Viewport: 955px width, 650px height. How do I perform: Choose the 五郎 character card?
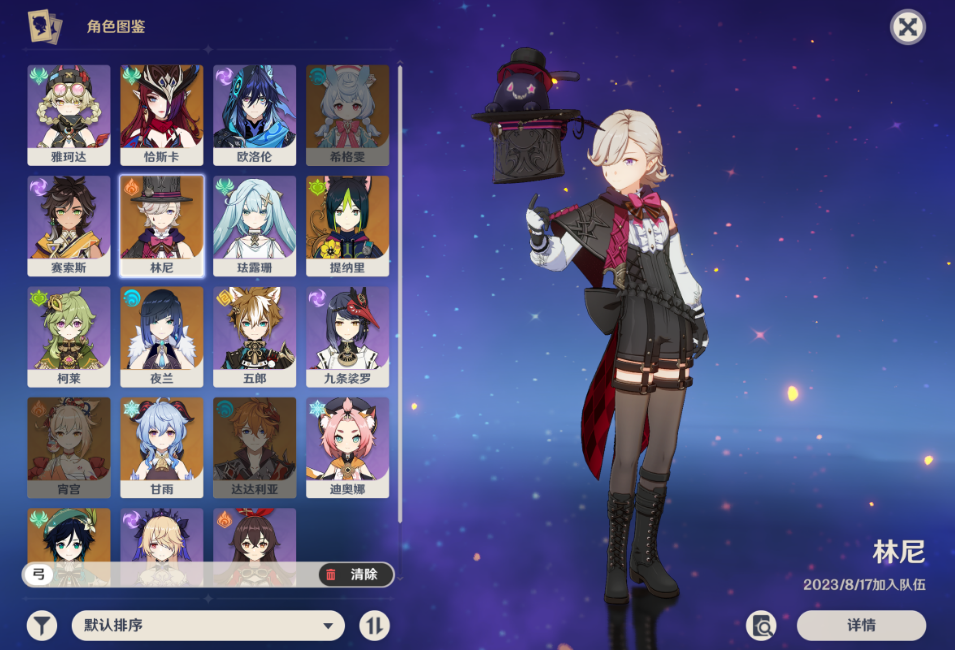(x=254, y=337)
